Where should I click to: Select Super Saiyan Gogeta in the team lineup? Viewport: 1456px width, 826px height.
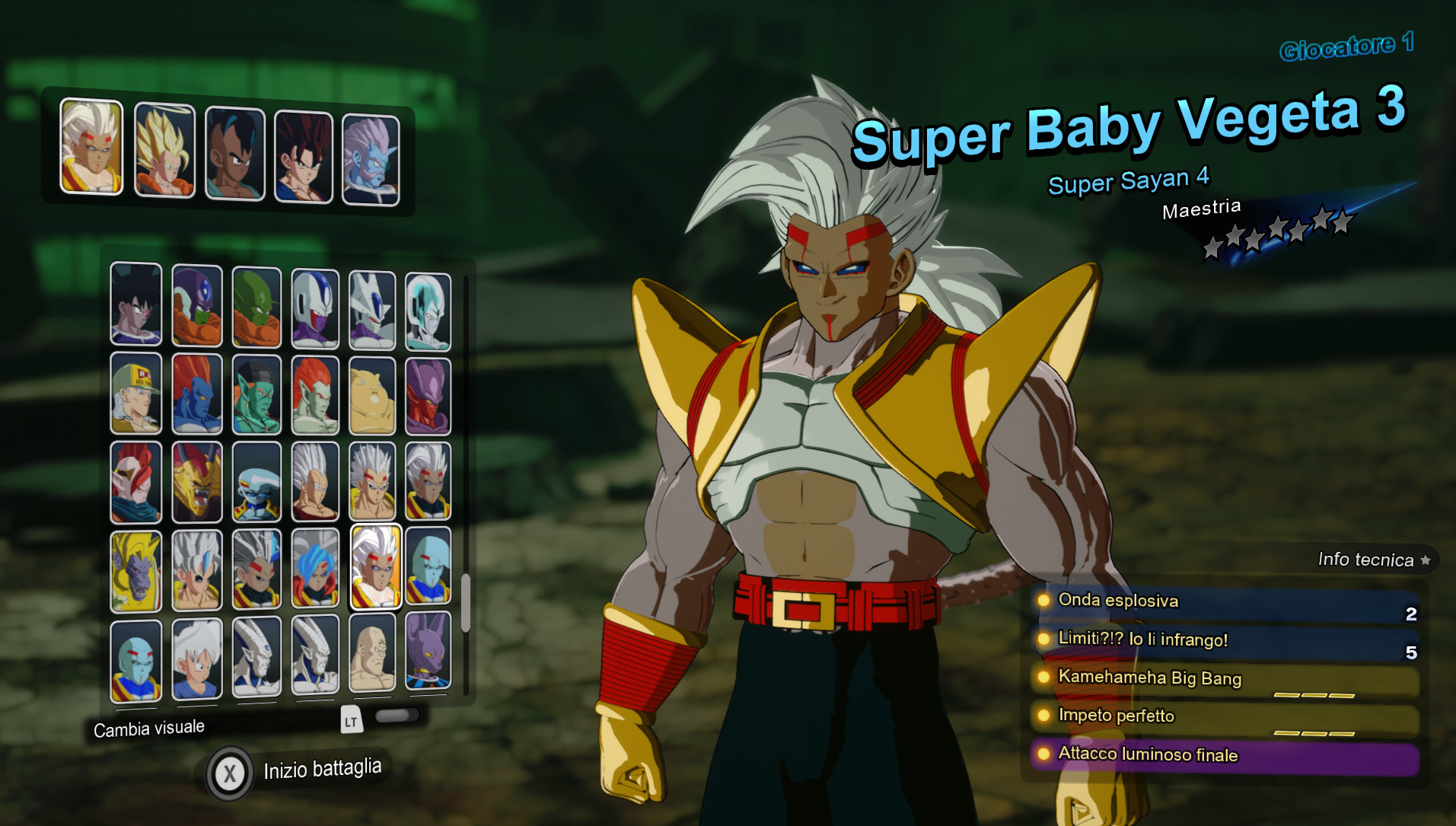pyautogui.click(x=167, y=151)
